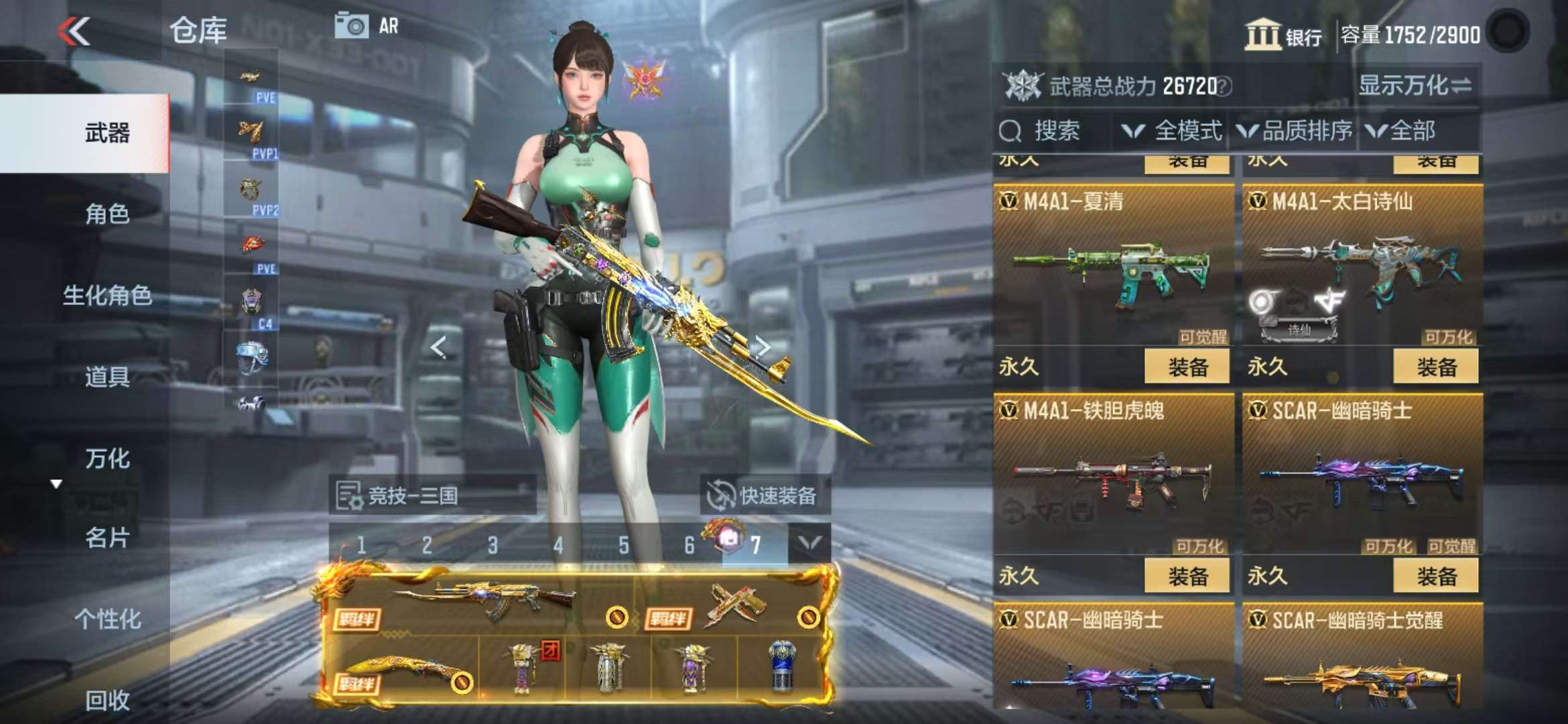Go back with the red arrow button
Screen dimensions: 1568x724
click(74, 32)
